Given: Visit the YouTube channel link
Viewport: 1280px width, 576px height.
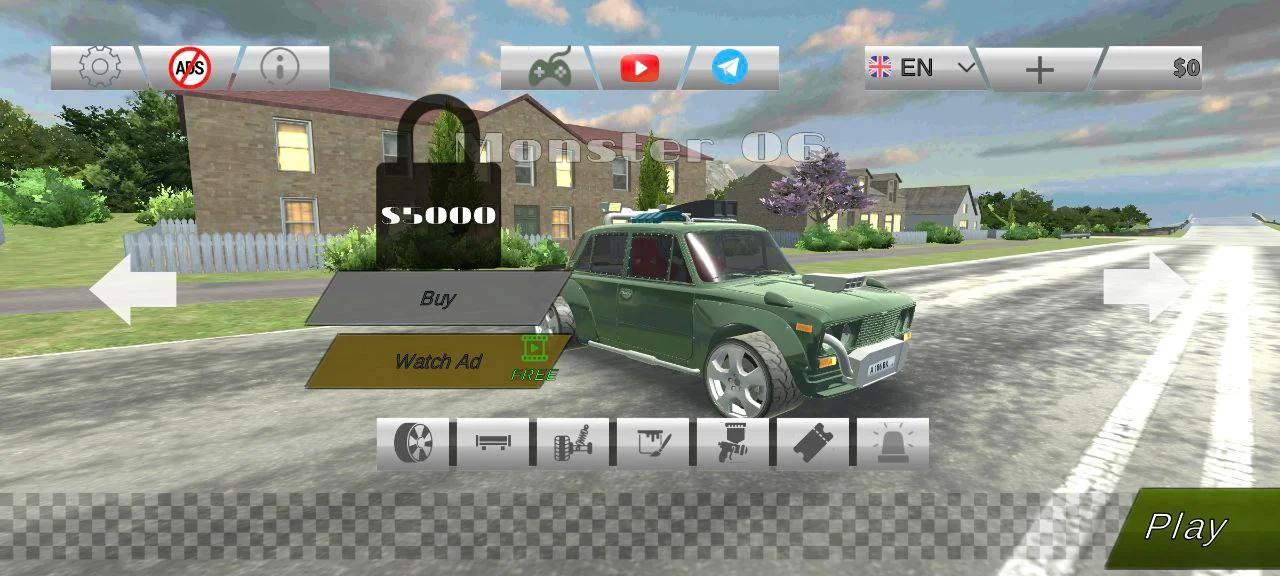Looking at the screenshot, I should point(639,68).
